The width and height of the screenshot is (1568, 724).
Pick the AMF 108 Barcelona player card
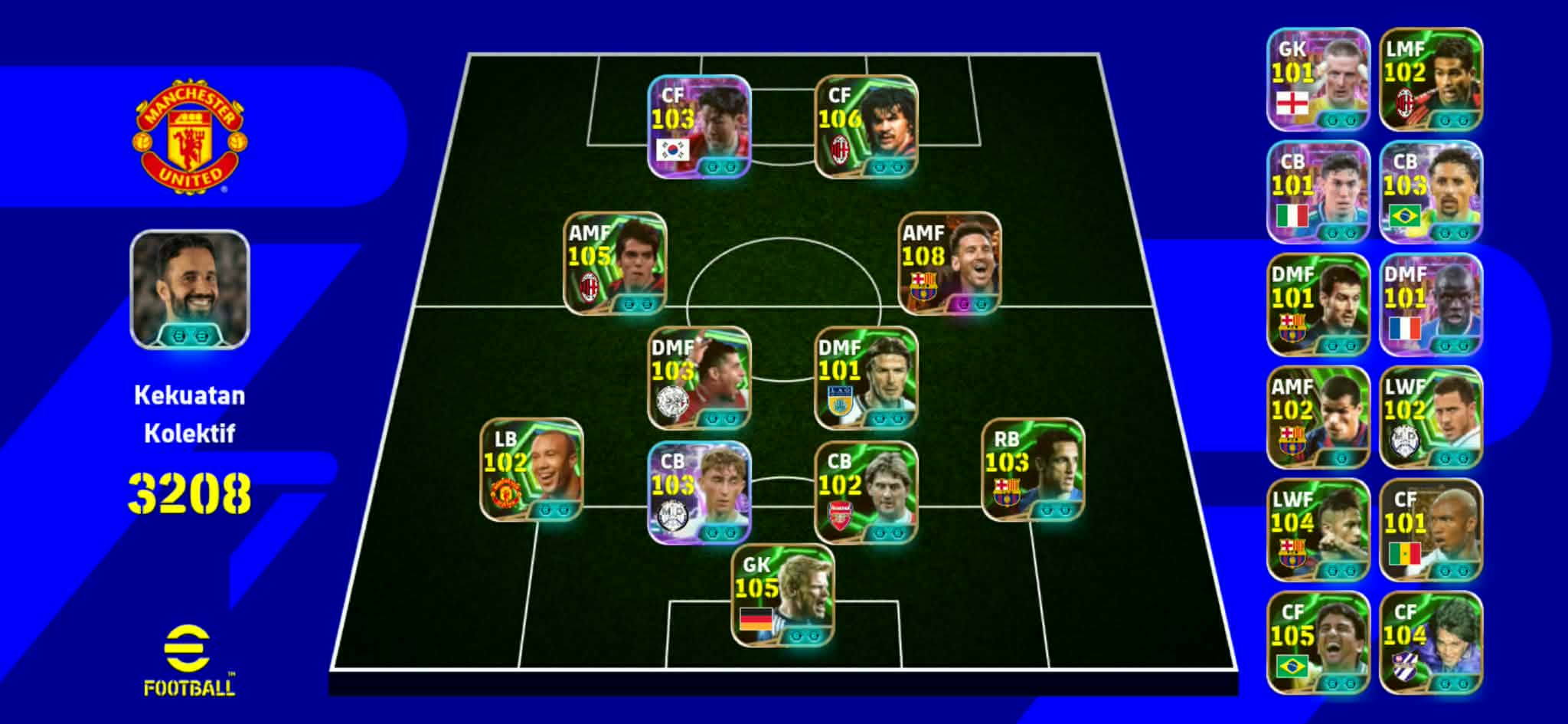point(949,264)
